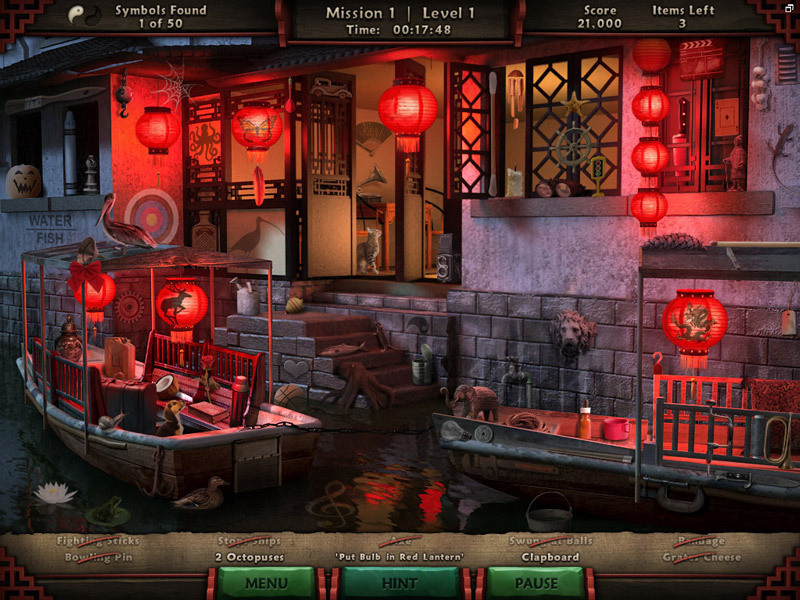The image size is (800, 600).
Task: Use the HINT button
Action: pos(400,582)
